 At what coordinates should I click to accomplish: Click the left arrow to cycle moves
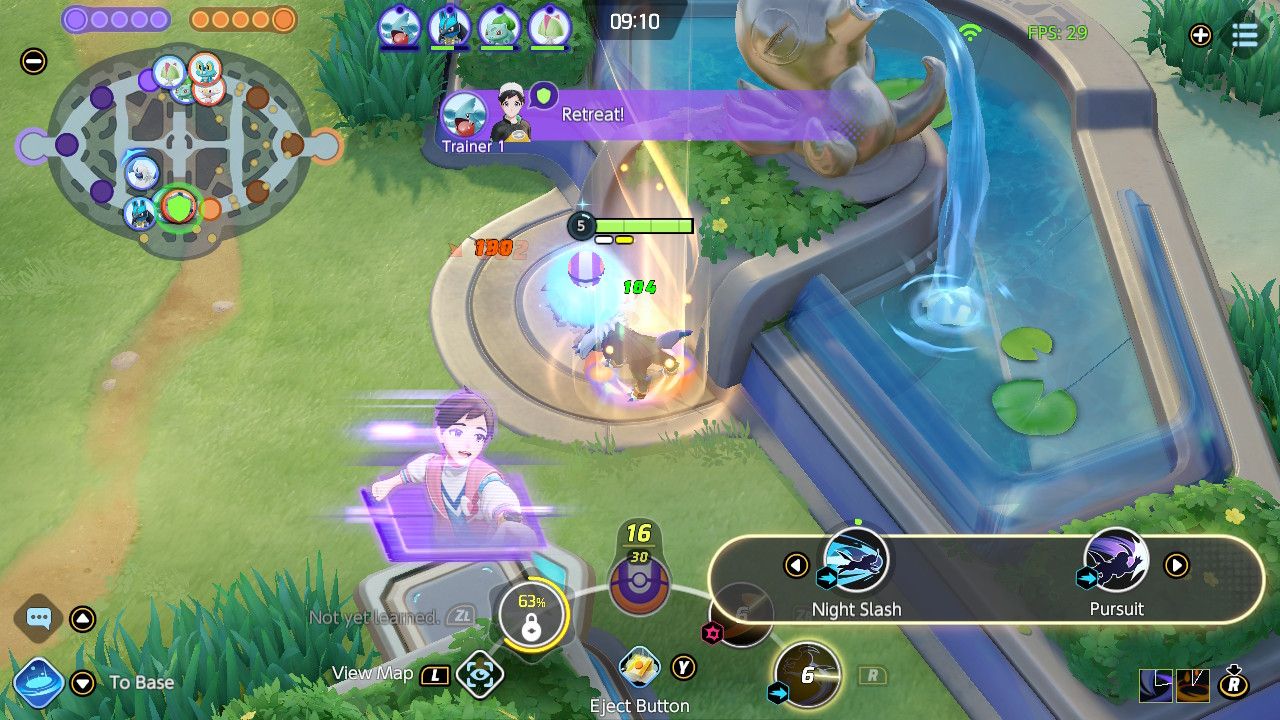tap(795, 567)
